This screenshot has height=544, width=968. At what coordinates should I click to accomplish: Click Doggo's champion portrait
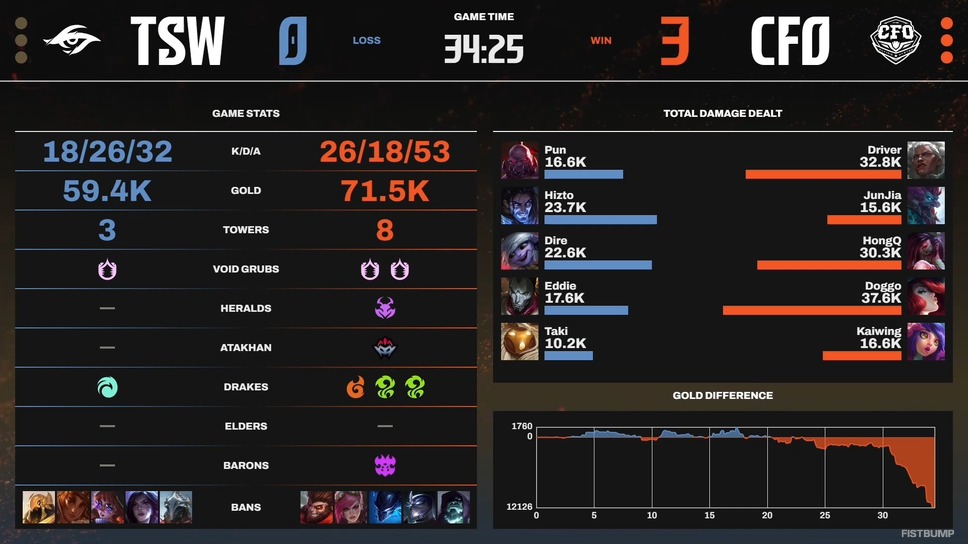point(926,296)
